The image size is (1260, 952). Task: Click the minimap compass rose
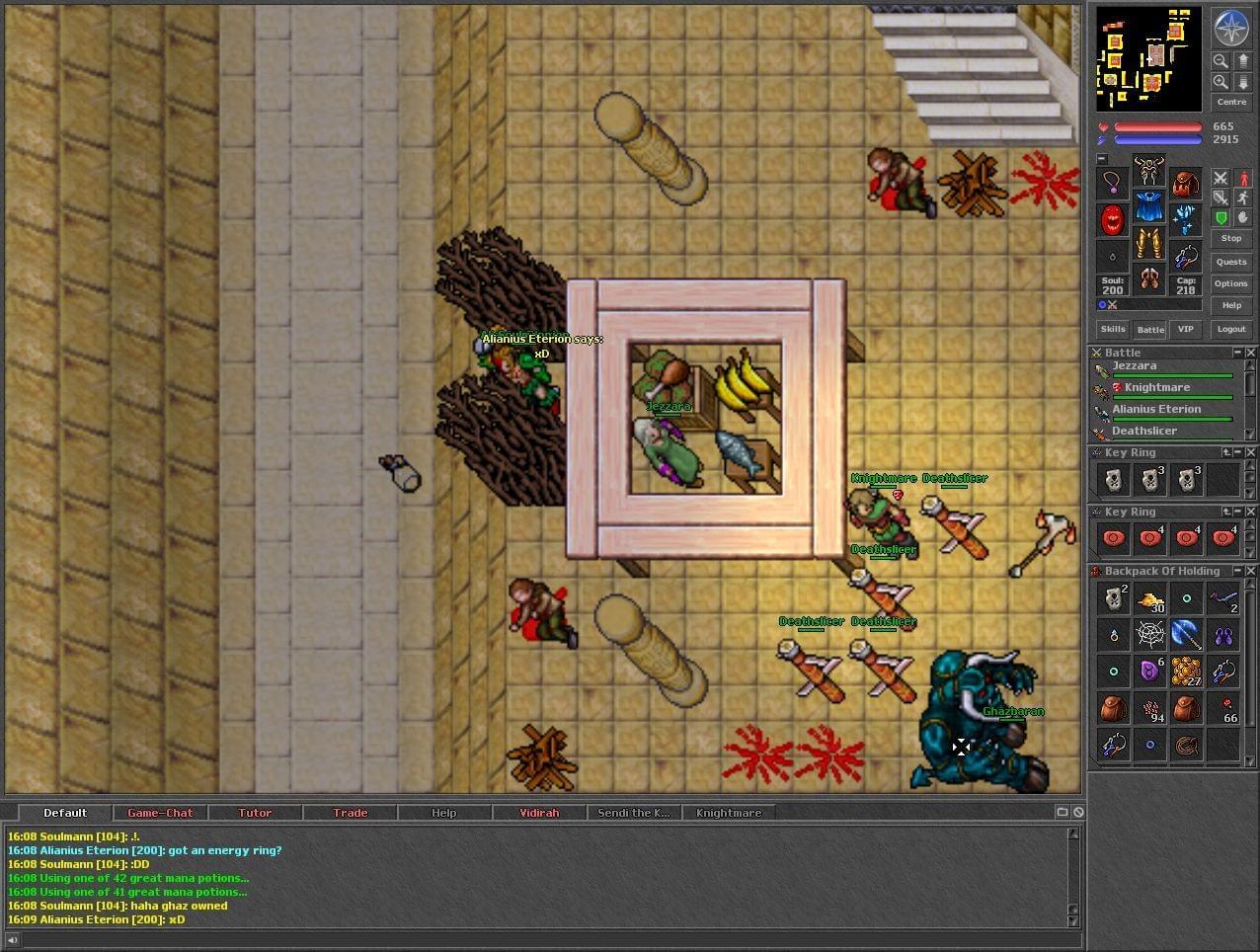pyautogui.click(x=1231, y=28)
